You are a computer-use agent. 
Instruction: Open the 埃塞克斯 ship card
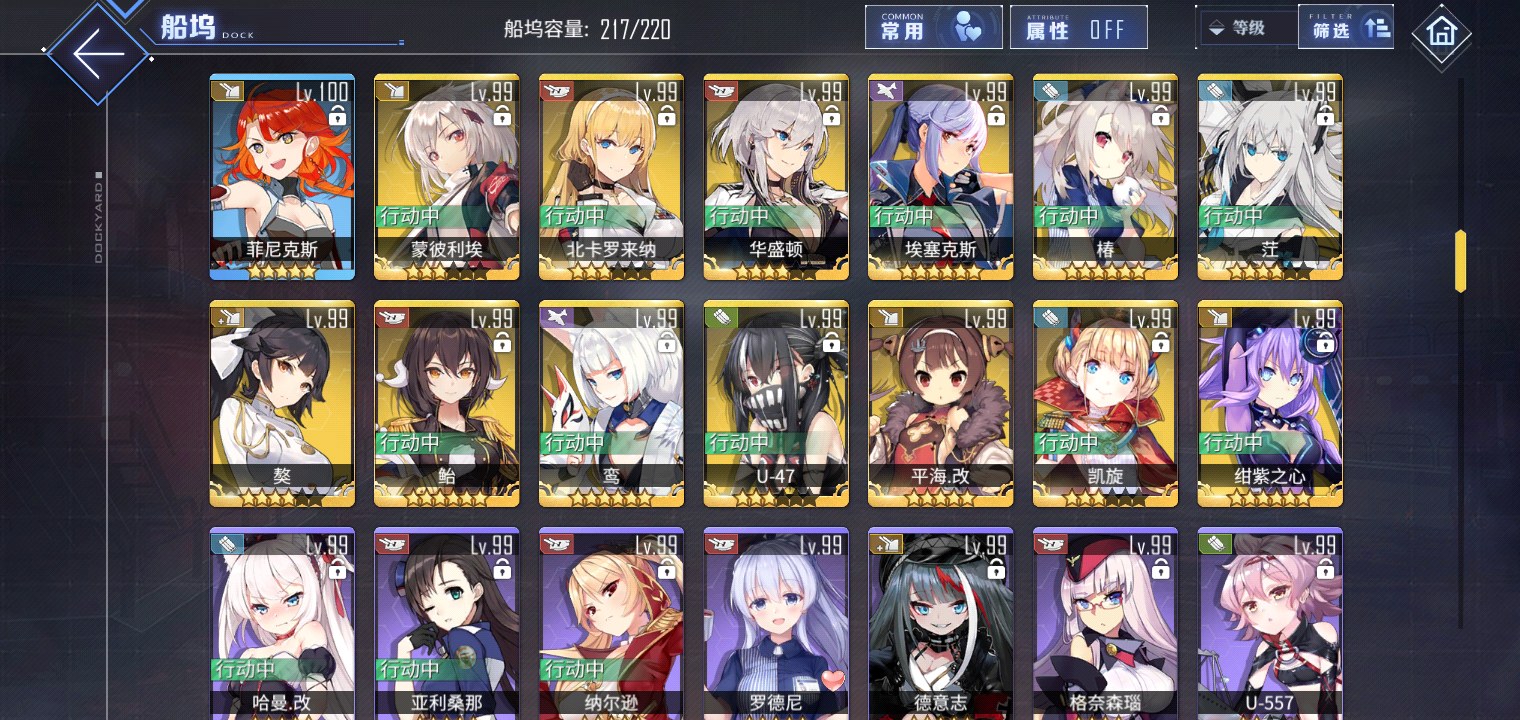coord(940,176)
